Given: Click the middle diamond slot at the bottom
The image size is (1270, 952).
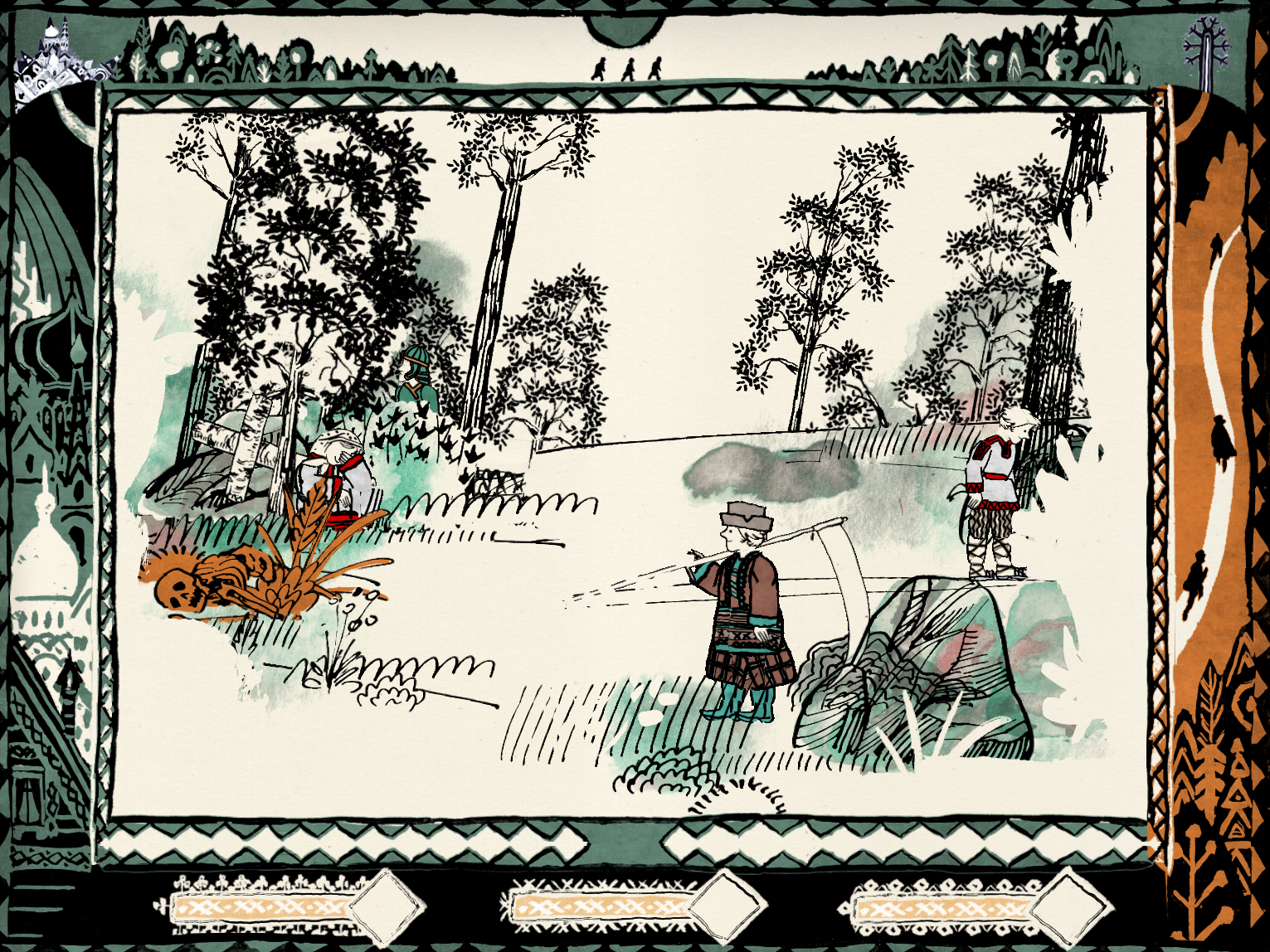Looking at the screenshot, I should pyautogui.click(x=728, y=905).
